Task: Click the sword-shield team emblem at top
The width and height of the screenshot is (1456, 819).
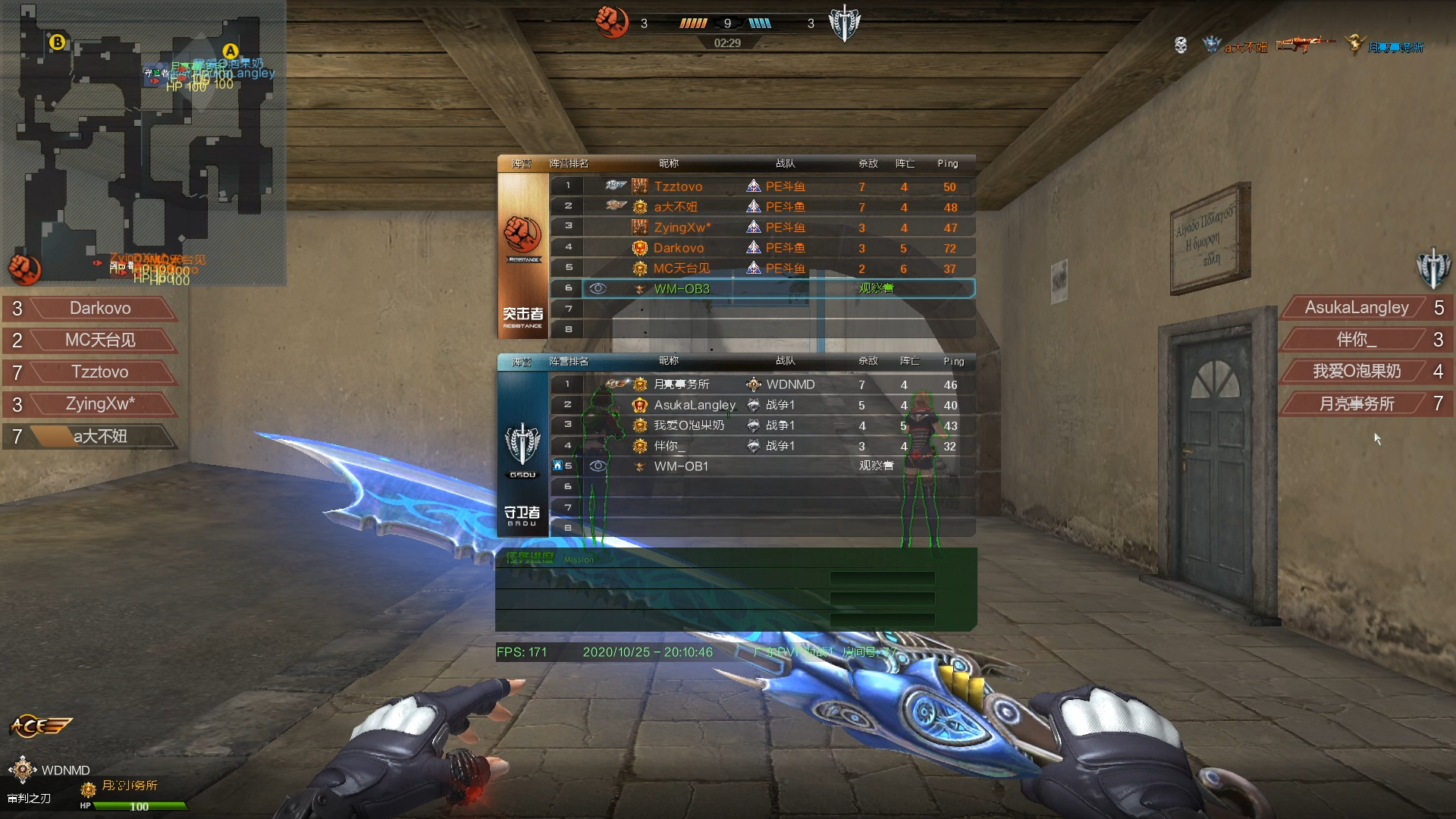Action: tap(844, 24)
